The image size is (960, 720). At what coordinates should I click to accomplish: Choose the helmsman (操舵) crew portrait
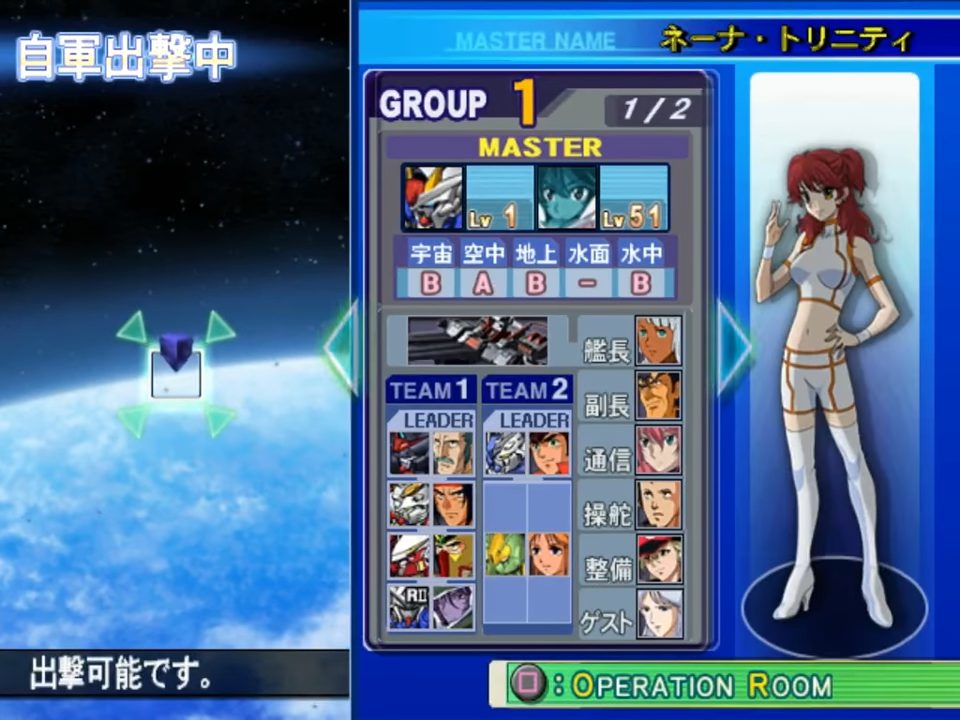tap(659, 505)
